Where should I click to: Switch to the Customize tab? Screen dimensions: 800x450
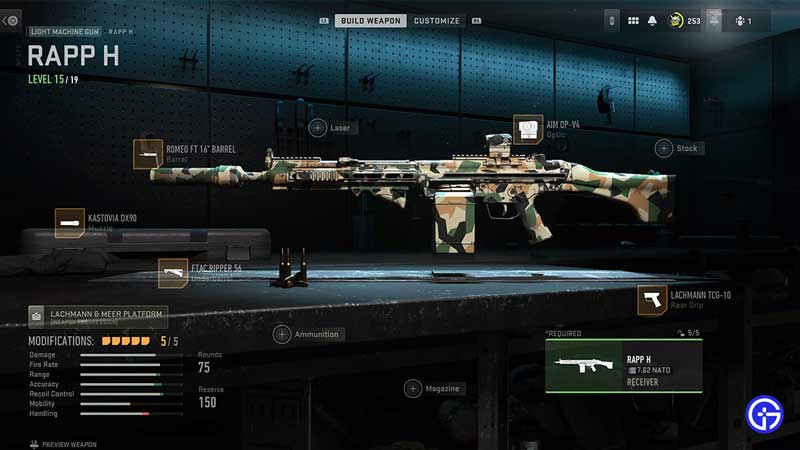coord(437,20)
